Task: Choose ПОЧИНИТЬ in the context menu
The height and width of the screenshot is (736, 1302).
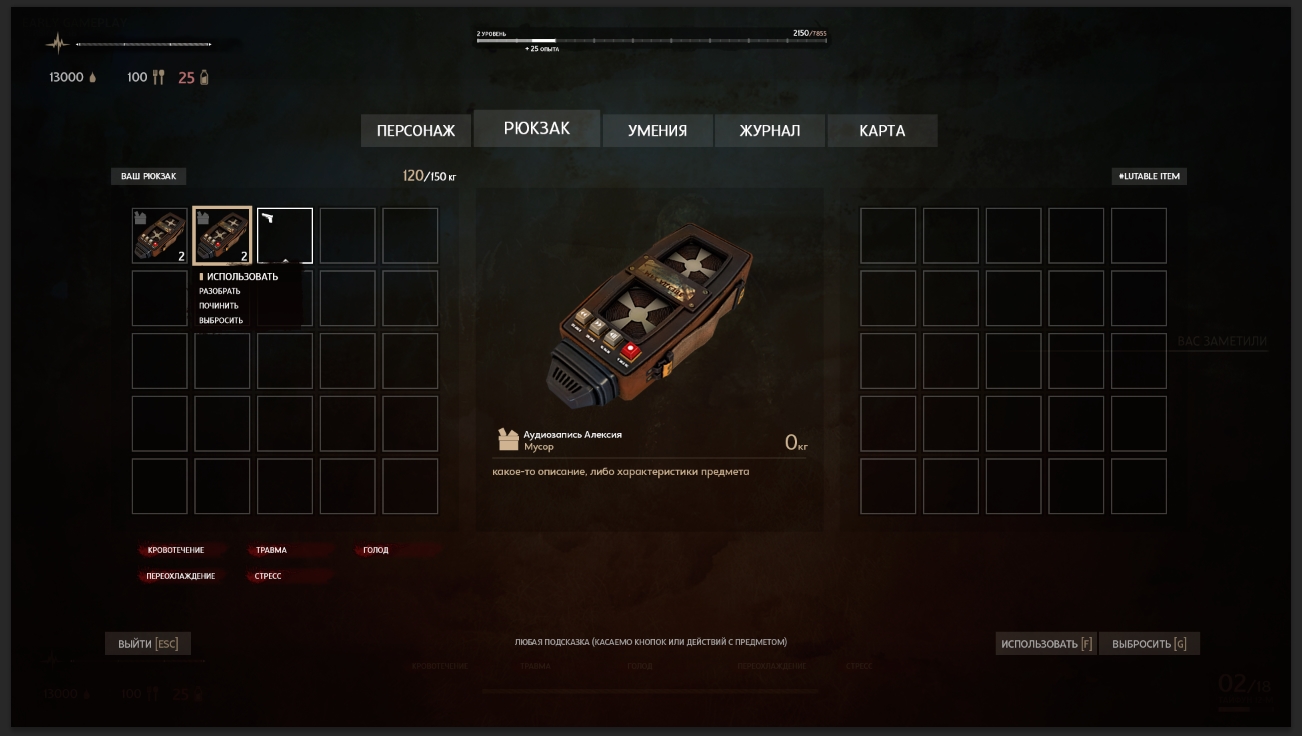Action: pos(219,306)
